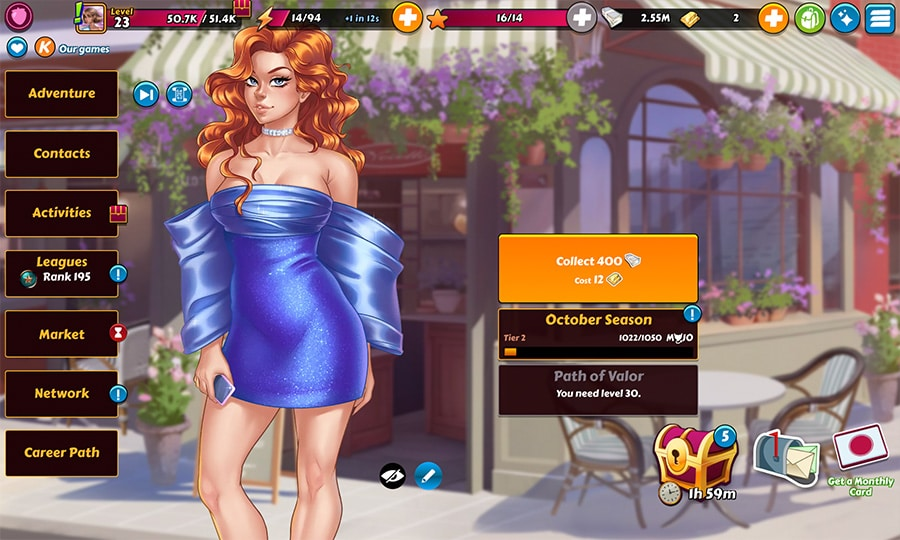The image size is (900, 540).
Task: Get a Monthly Card
Action: [x=859, y=452]
